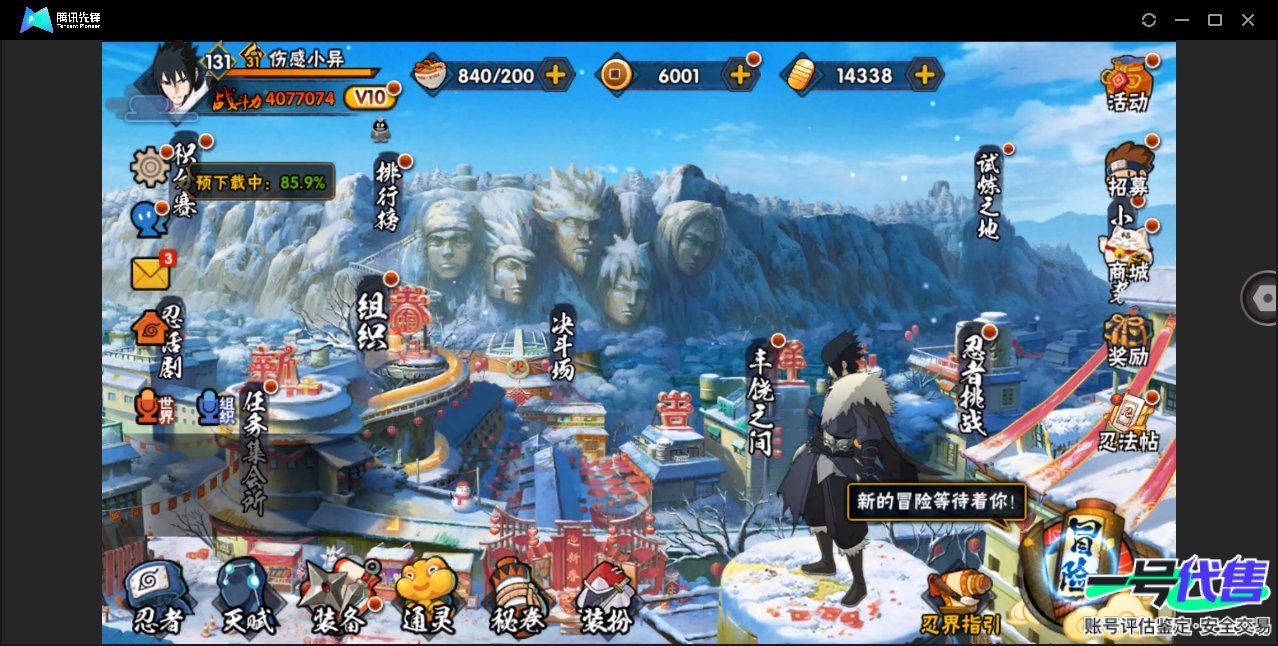Open the settings gear icon
This screenshot has height=646, width=1278.
[150, 166]
